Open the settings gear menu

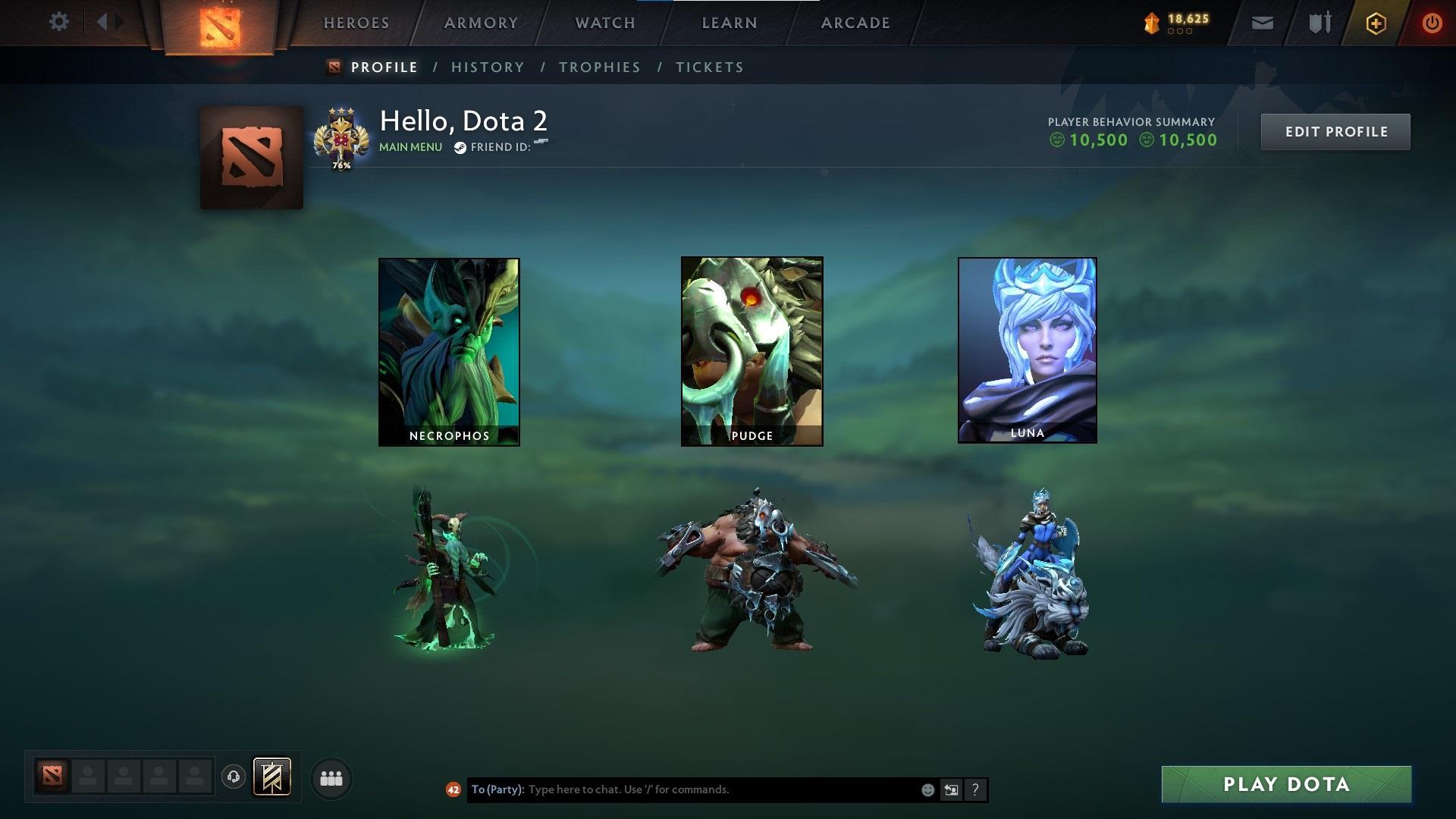[58, 22]
